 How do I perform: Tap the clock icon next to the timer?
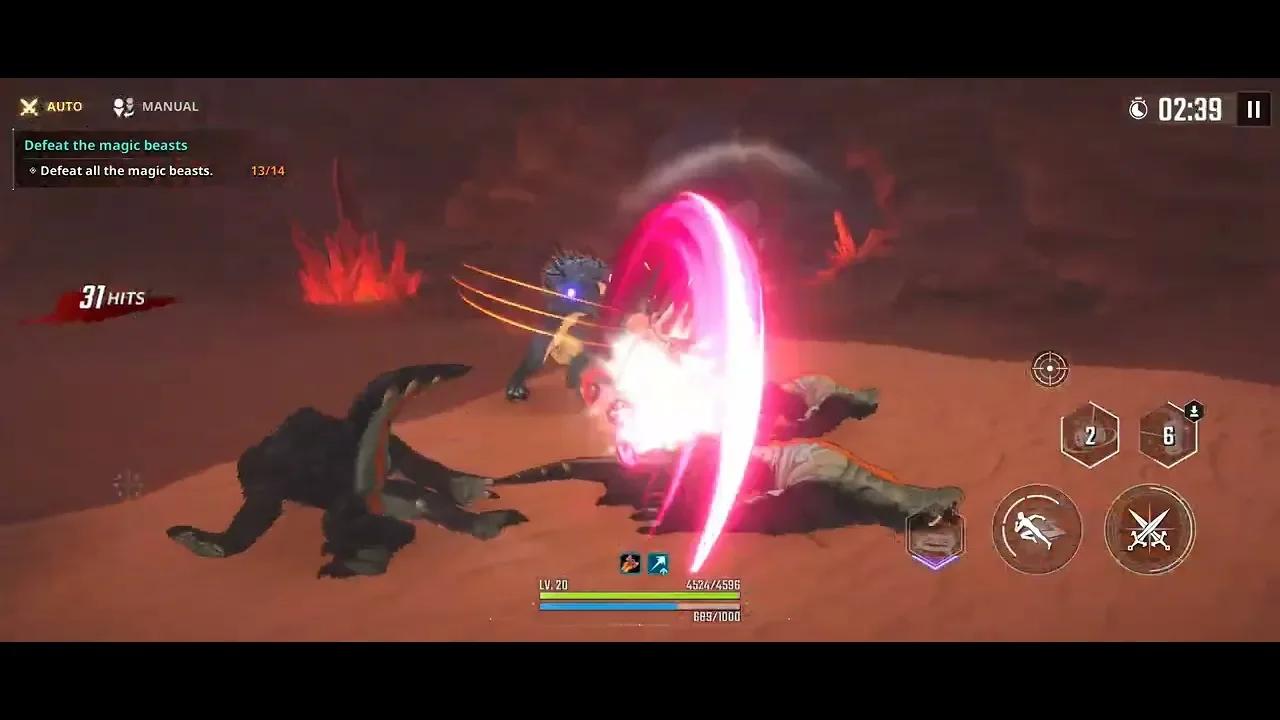point(1139,109)
